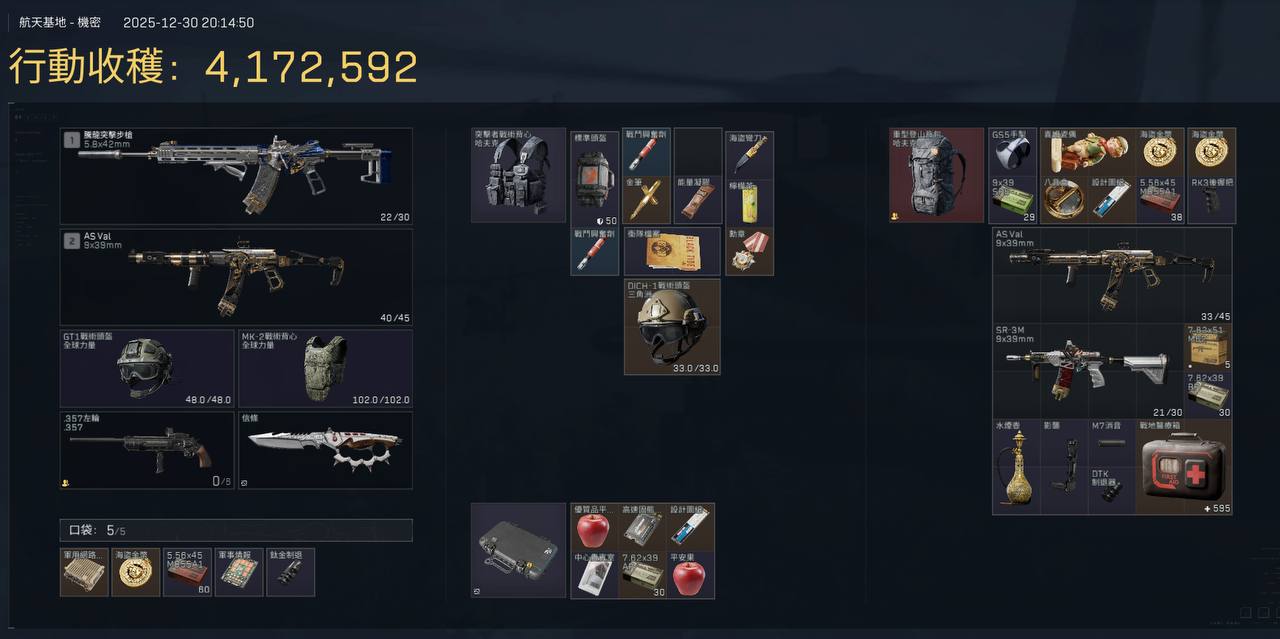Choose the .357 revolver slot
Image resolution: width=1280 pixels, height=639 pixels.
coord(147,451)
